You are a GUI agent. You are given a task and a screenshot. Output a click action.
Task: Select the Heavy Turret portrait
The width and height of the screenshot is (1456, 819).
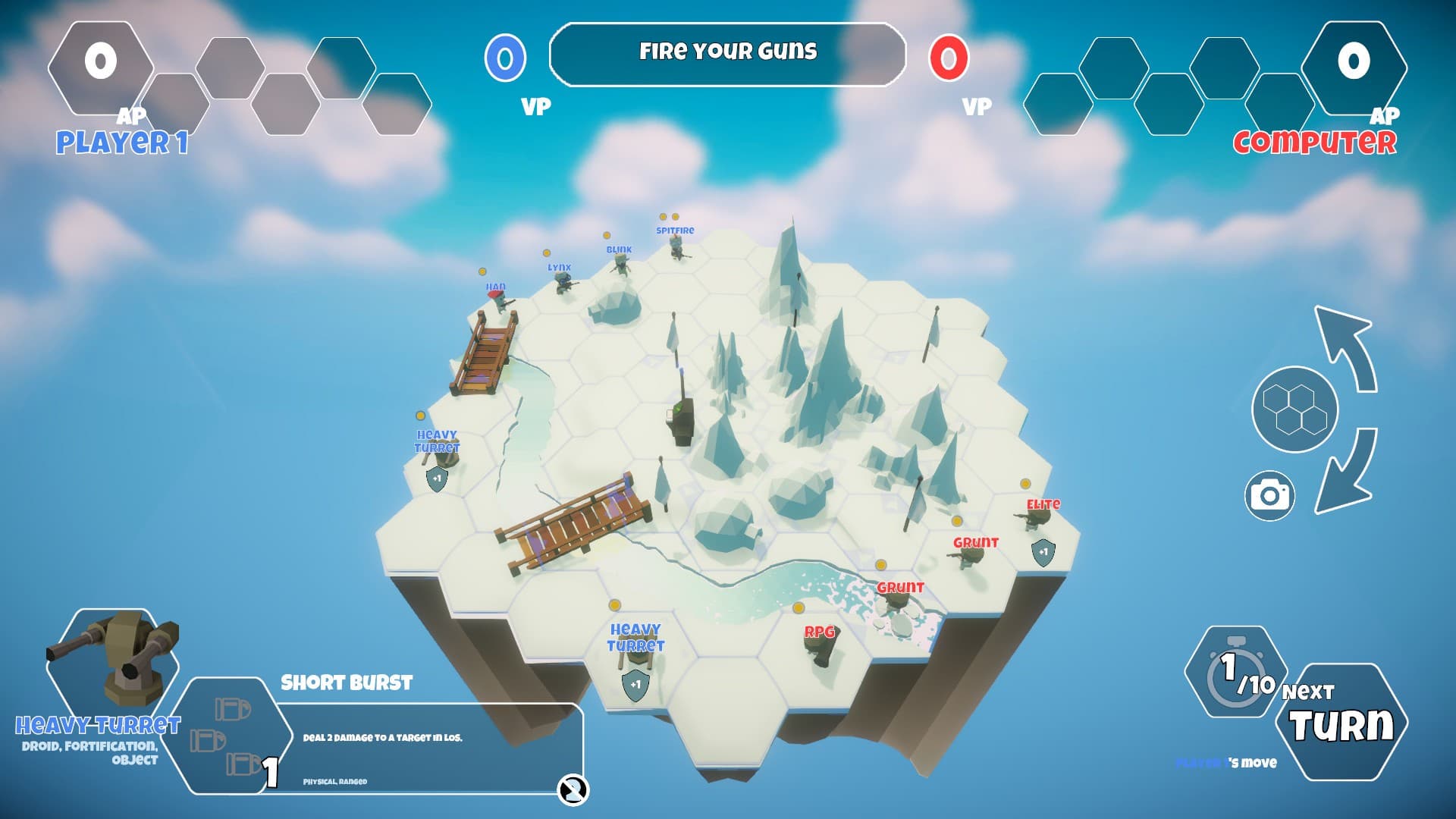pos(114,660)
